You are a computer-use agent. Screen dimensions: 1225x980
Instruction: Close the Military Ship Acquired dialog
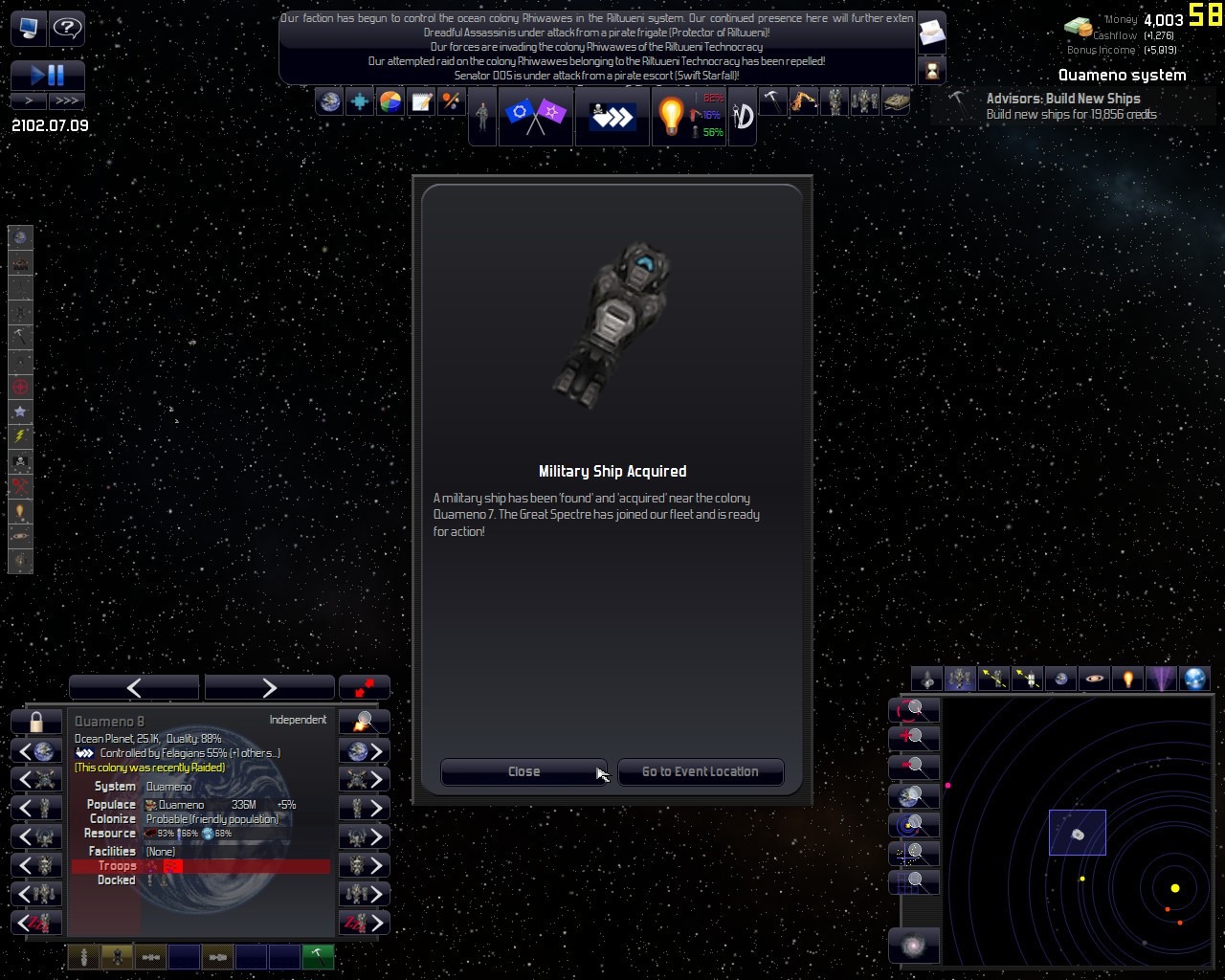523,772
